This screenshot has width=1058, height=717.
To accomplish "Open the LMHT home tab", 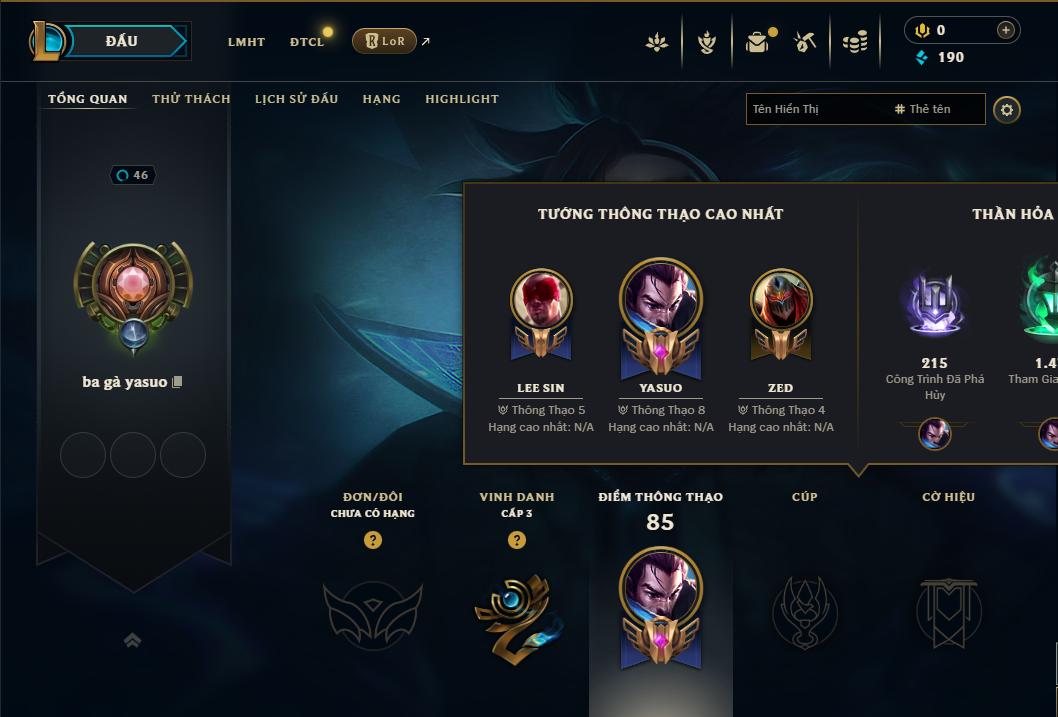I will 246,42.
